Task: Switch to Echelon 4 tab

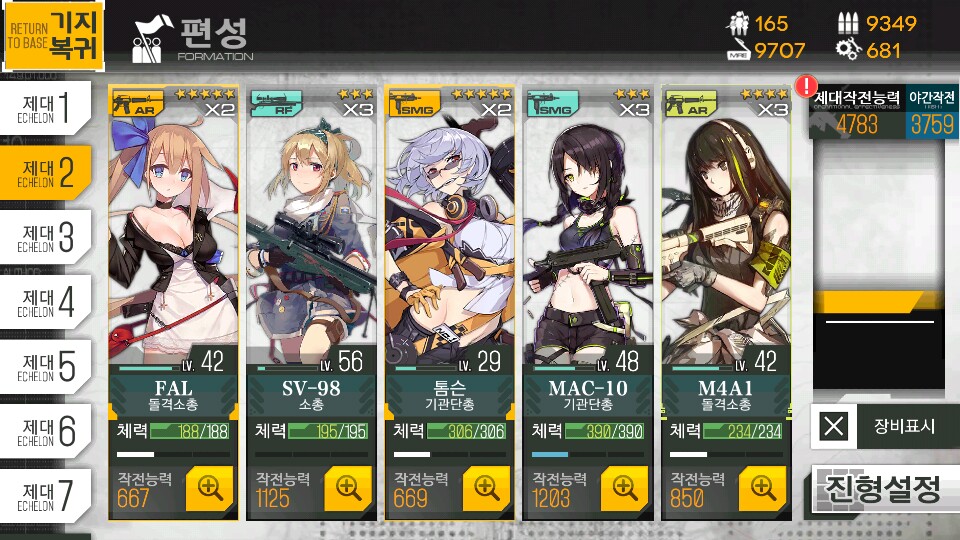Action: click(x=57, y=302)
